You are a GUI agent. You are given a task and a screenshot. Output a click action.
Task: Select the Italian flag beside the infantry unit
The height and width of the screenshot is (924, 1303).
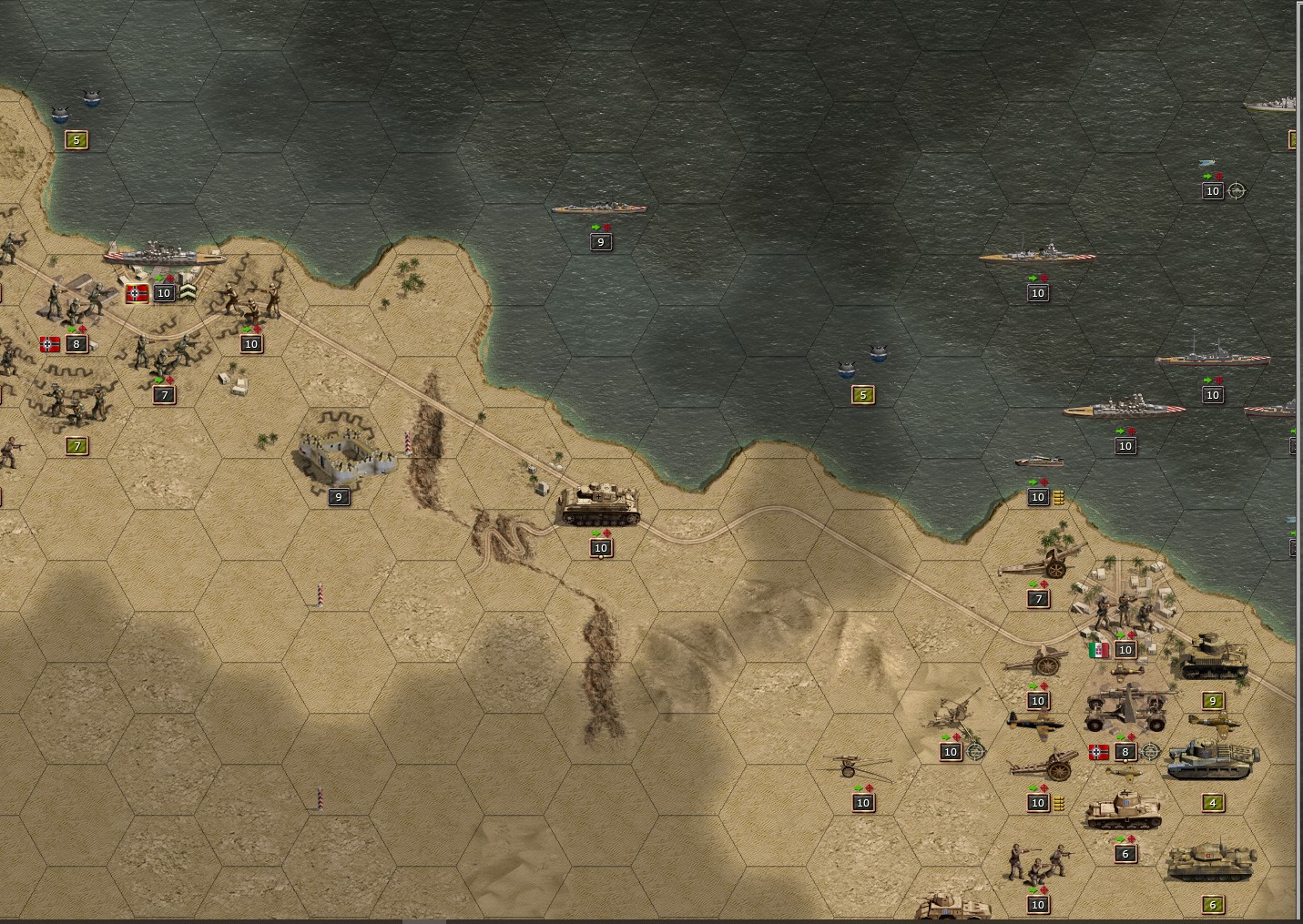(1098, 652)
